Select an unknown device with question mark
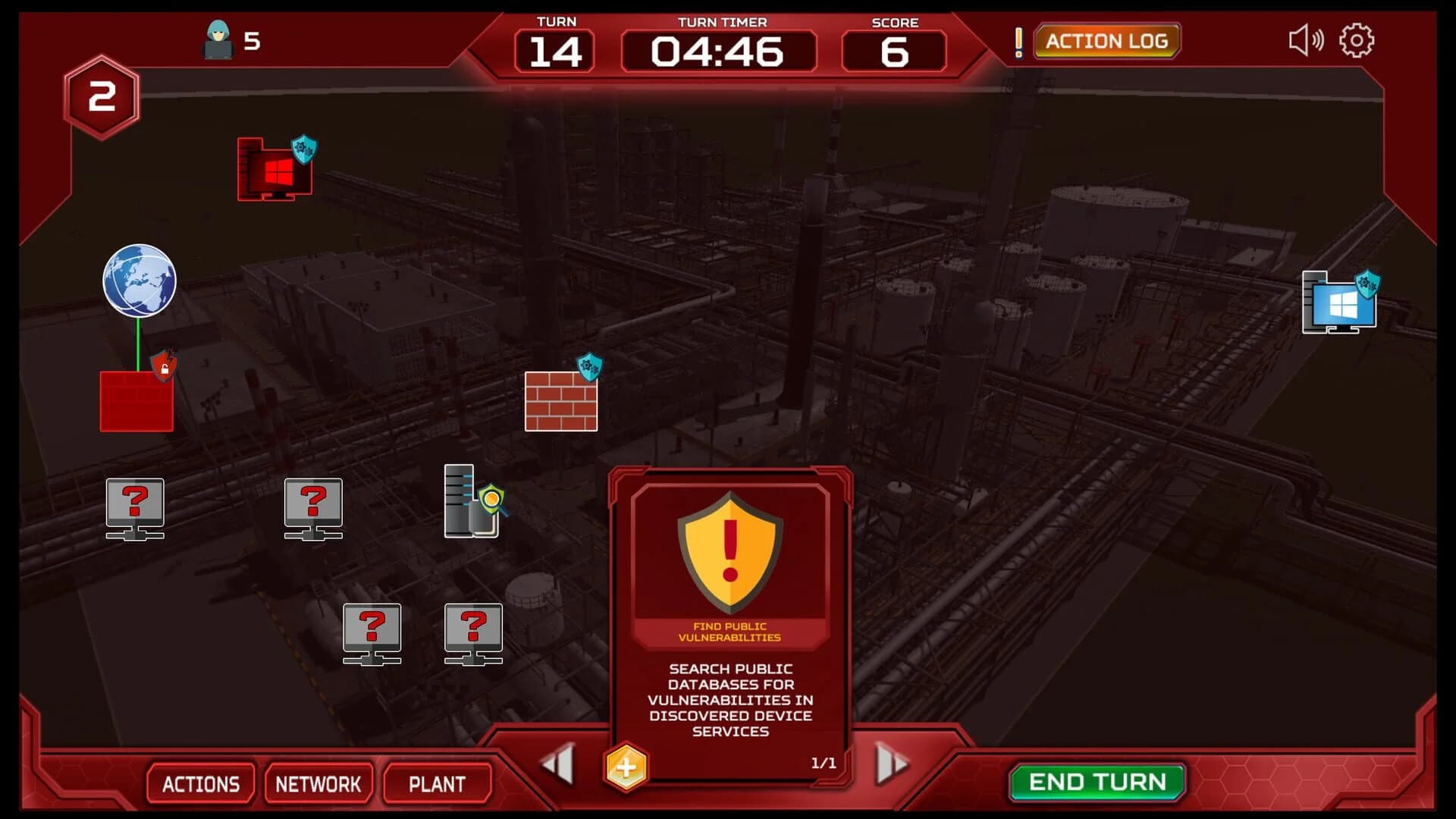This screenshot has height=819, width=1456. (136, 508)
